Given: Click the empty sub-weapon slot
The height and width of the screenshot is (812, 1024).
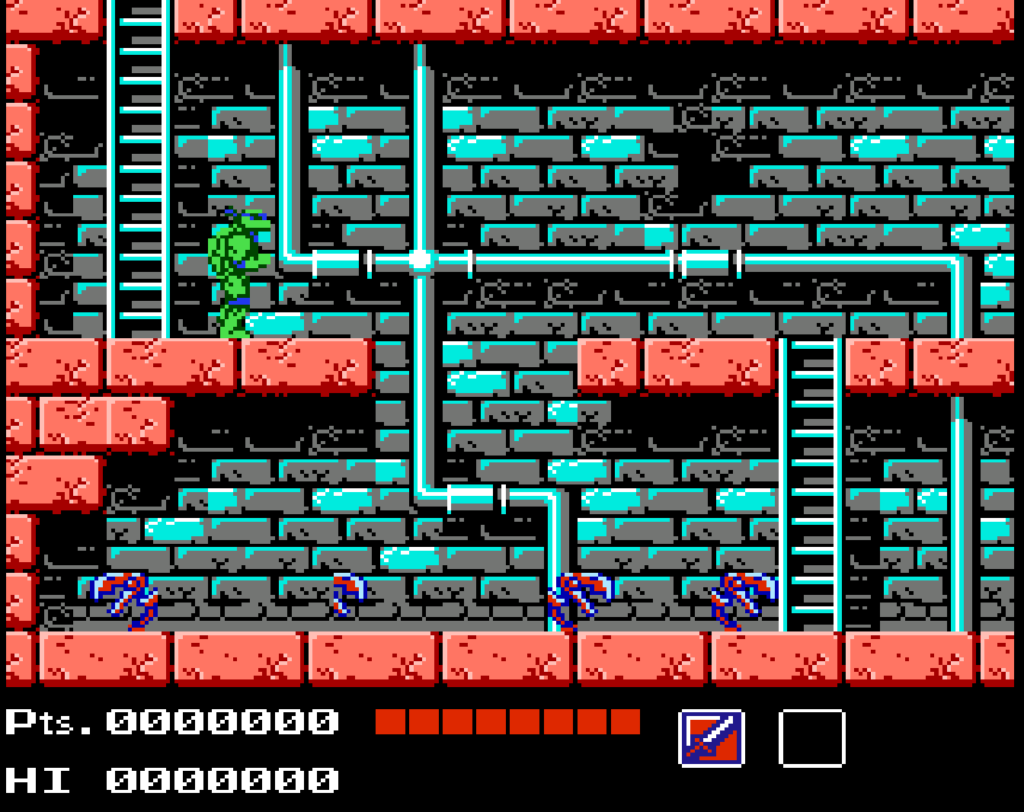Looking at the screenshot, I should [x=811, y=738].
